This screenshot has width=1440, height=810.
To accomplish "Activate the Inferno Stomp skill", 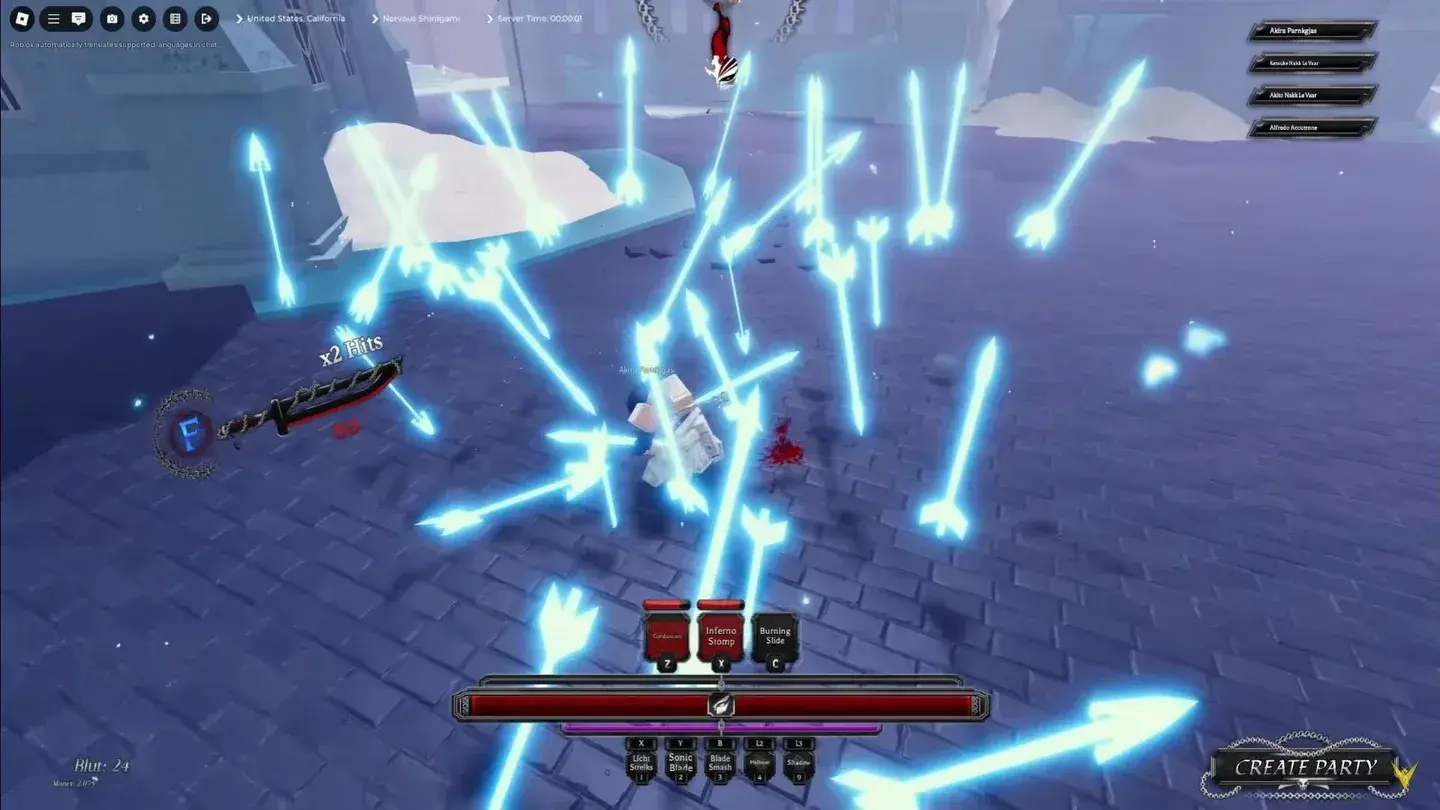I will [x=721, y=635].
